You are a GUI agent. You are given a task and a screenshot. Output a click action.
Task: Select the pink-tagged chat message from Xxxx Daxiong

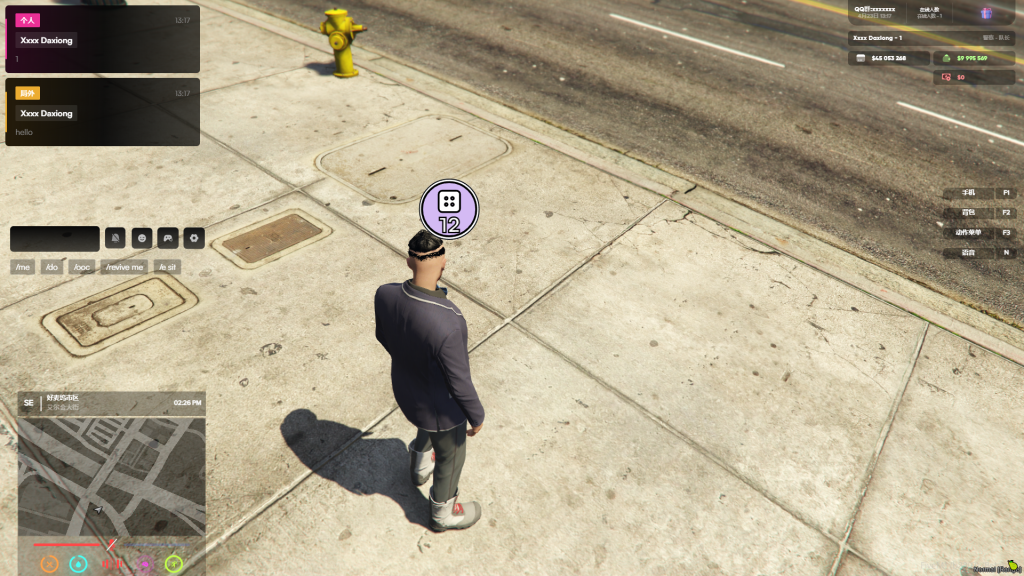click(102, 40)
